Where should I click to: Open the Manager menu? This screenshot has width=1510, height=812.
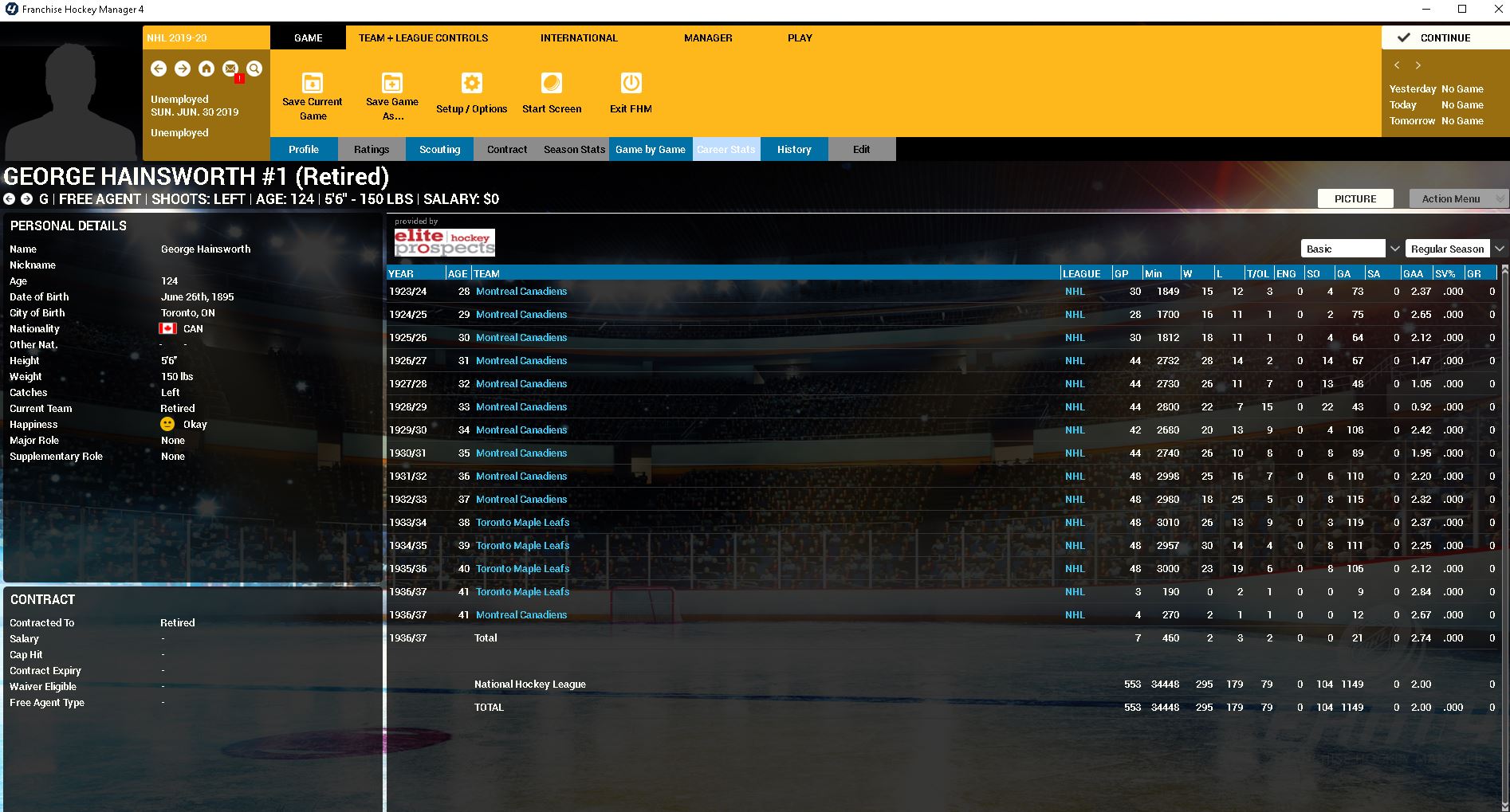point(708,37)
